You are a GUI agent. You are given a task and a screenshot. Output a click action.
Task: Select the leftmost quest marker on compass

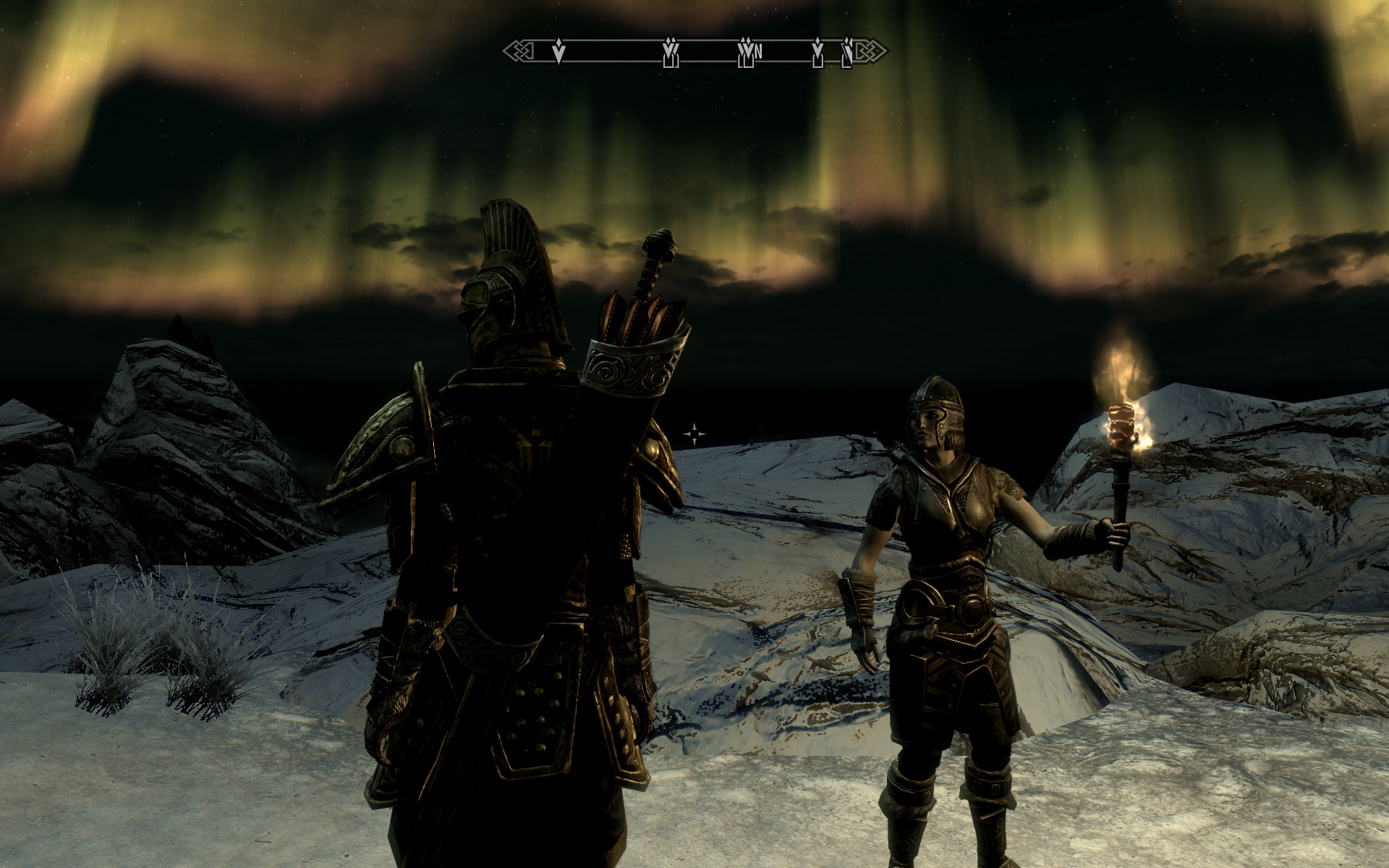558,51
